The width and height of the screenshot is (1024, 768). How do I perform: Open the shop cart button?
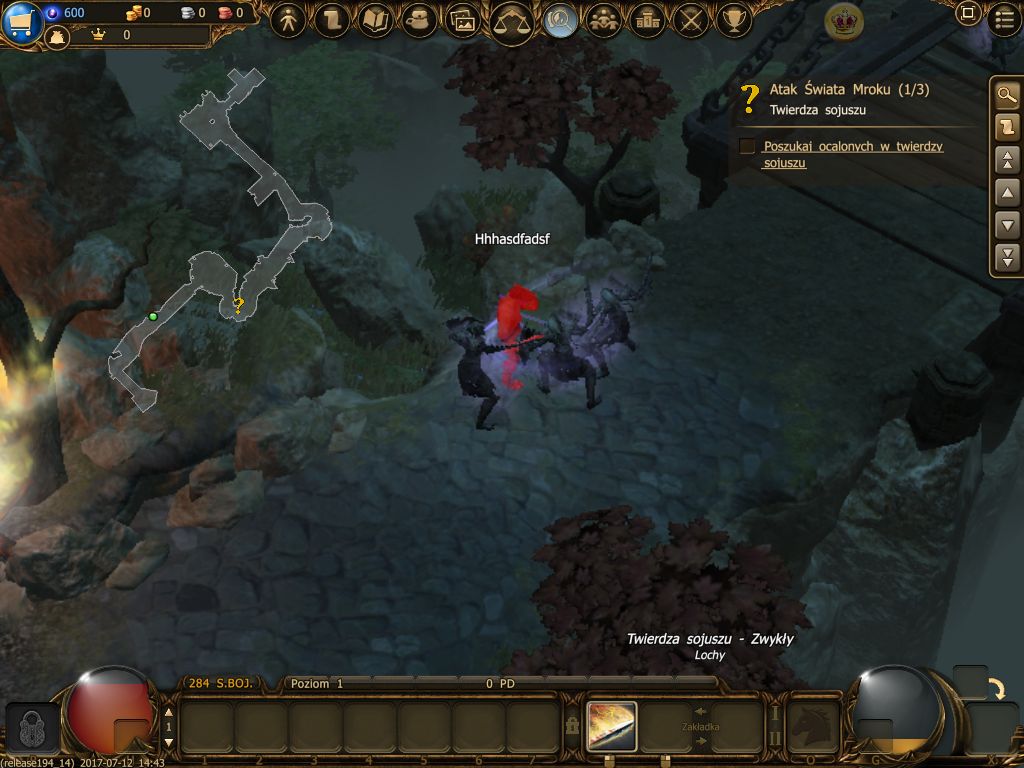click(20, 22)
